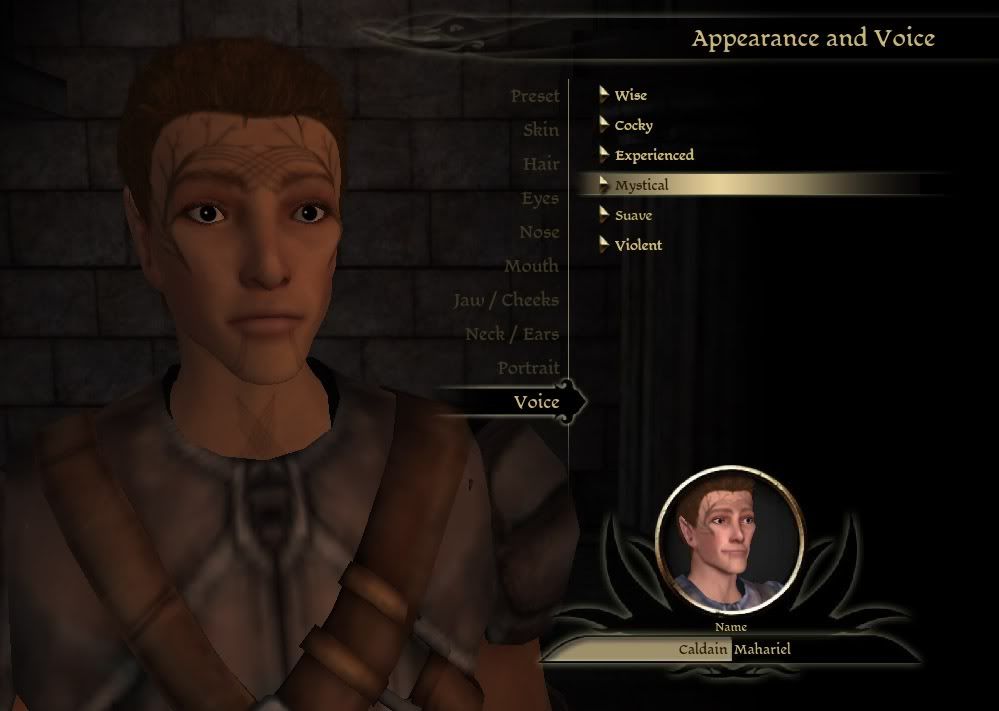Click the highlighted Voice category

point(536,402)
